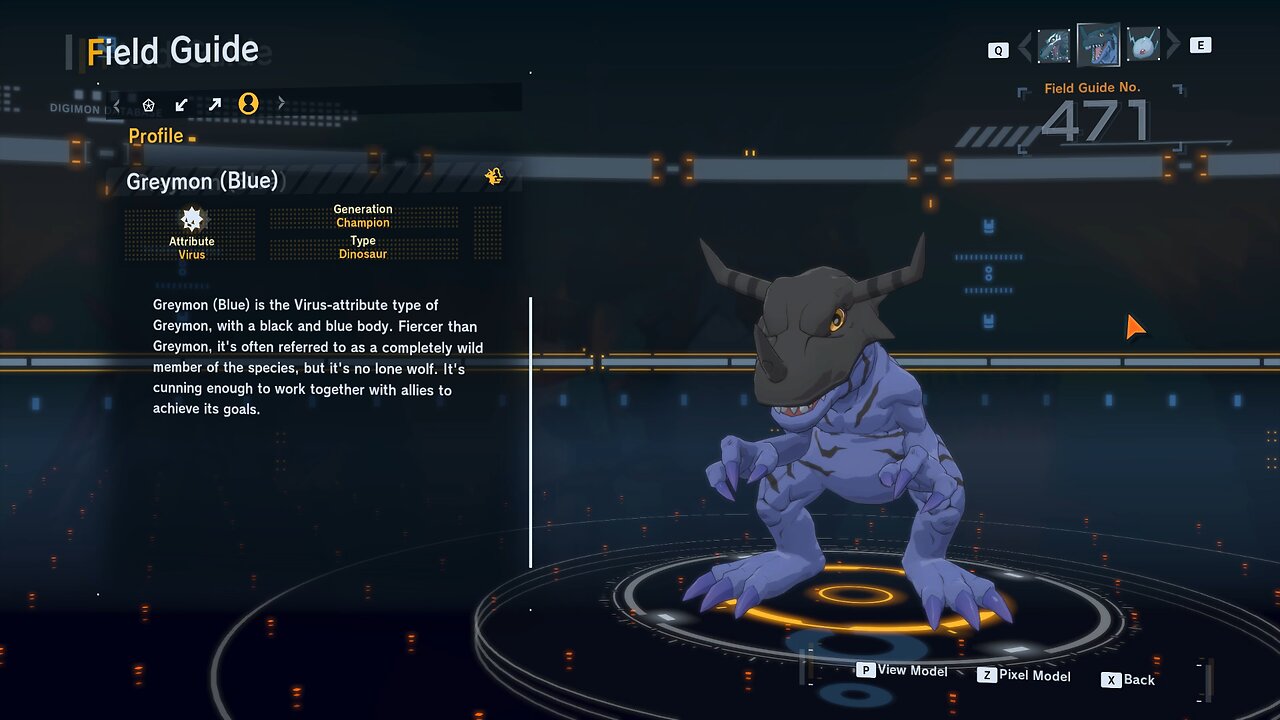Go Back from the Field Guide

tap(1129, 680)
